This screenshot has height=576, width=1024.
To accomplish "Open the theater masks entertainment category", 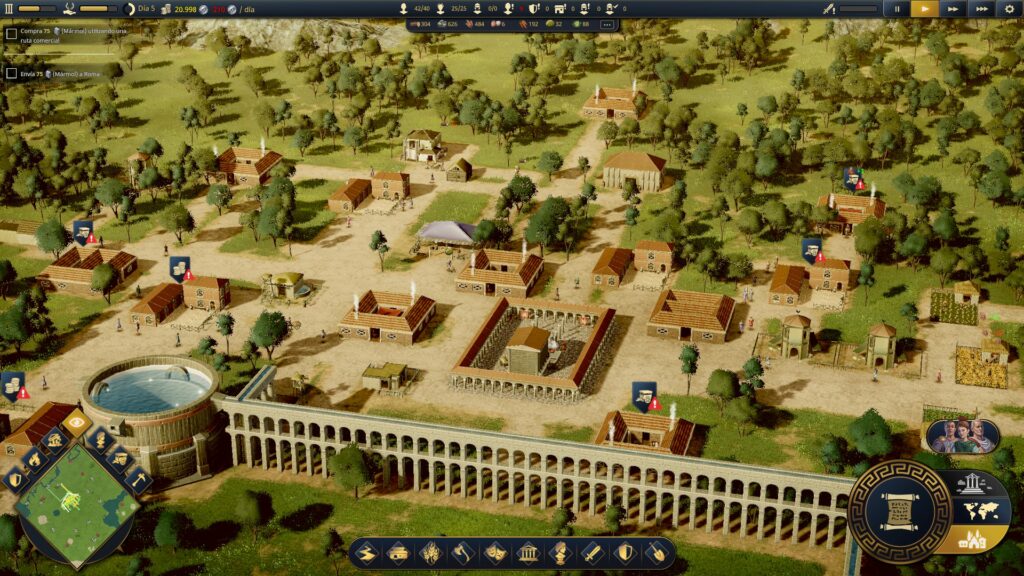I will pos(494,552).
